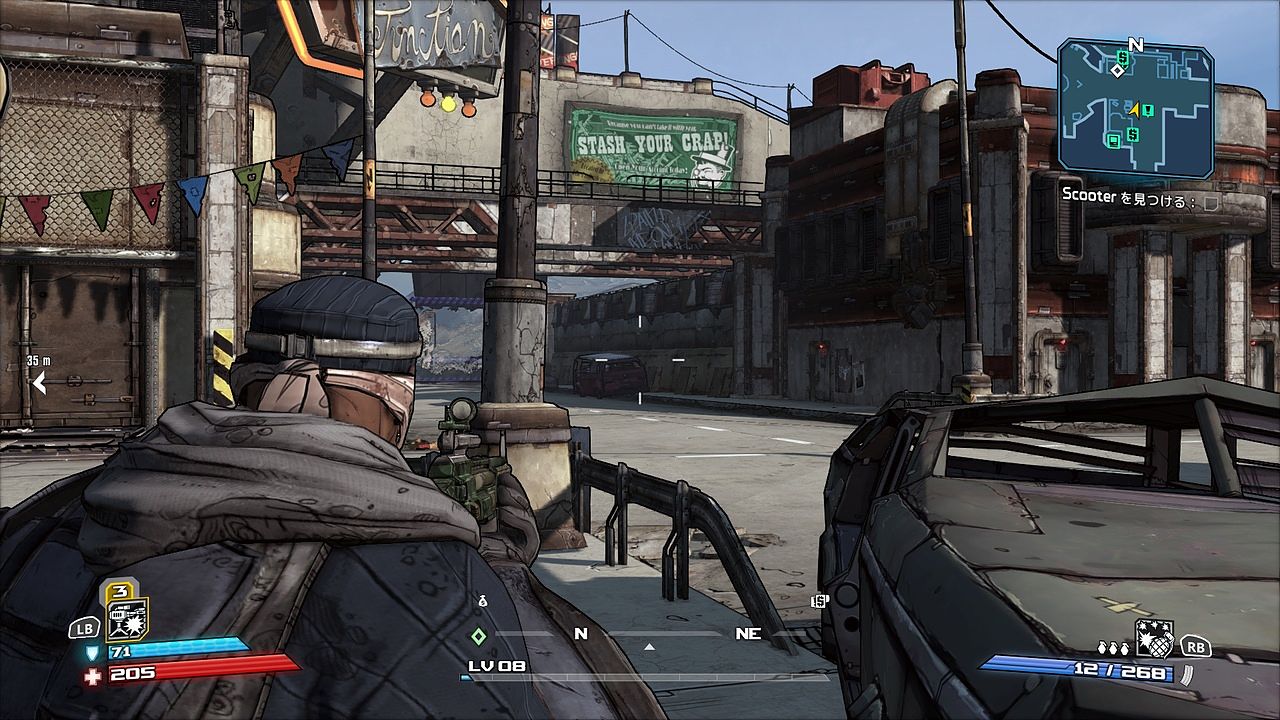Toggle the white diamond waypoint on the minimap
The width and height of the screenshot is (1280, 720).
coord(1118,71)
